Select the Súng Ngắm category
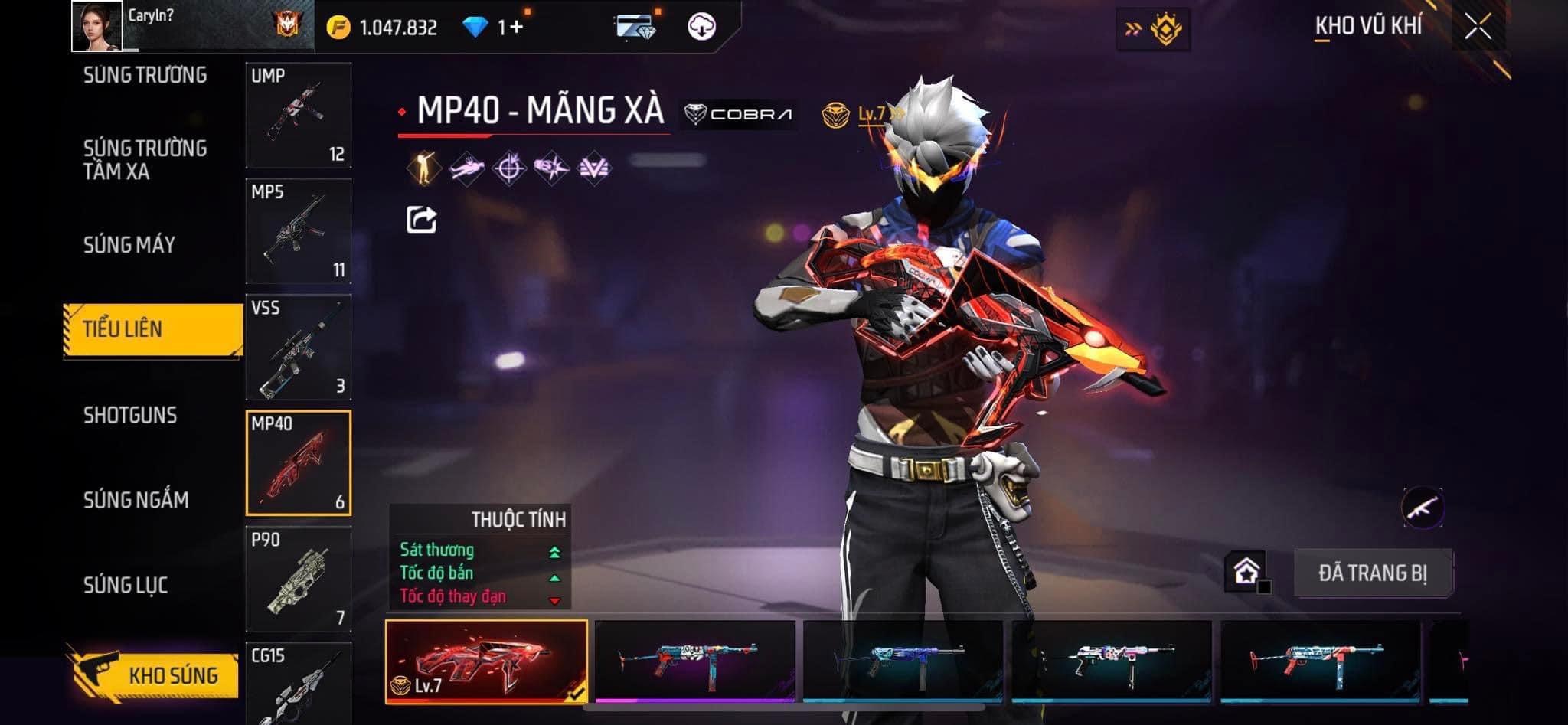This screenshot has width=1568, height=725. [136, 500]
